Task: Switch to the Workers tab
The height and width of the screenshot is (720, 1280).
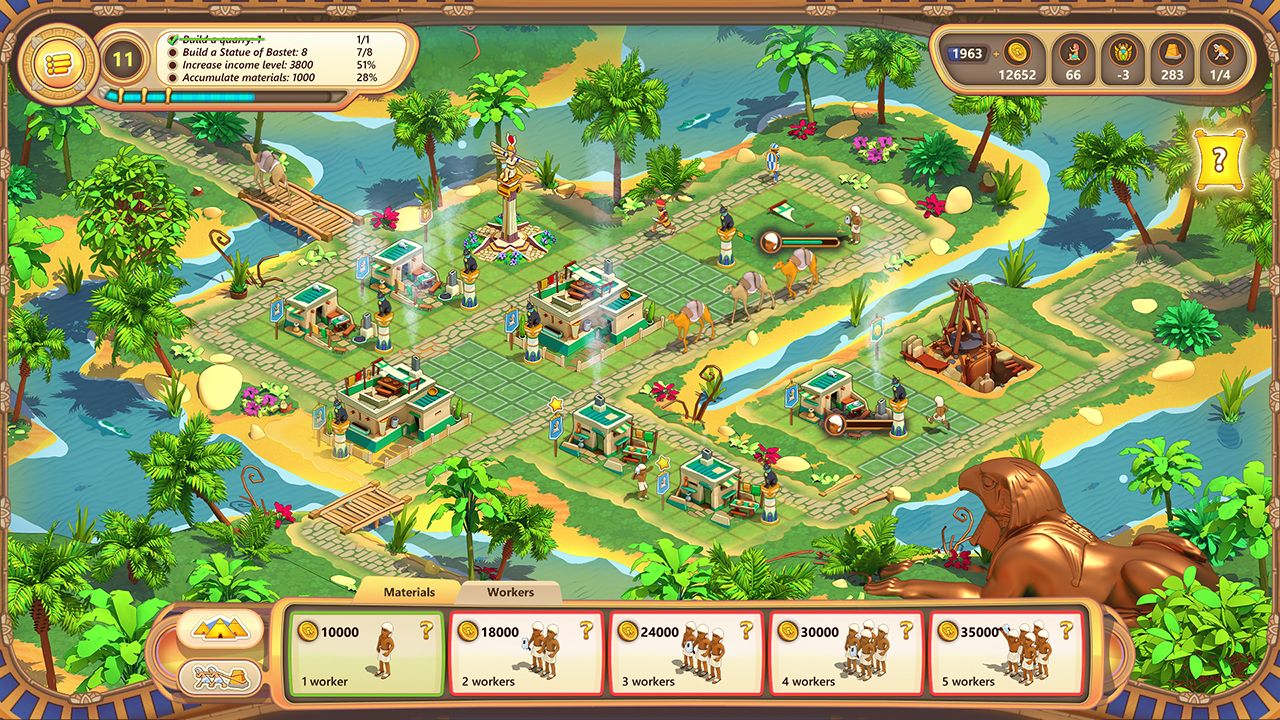Action: point(511,592)
